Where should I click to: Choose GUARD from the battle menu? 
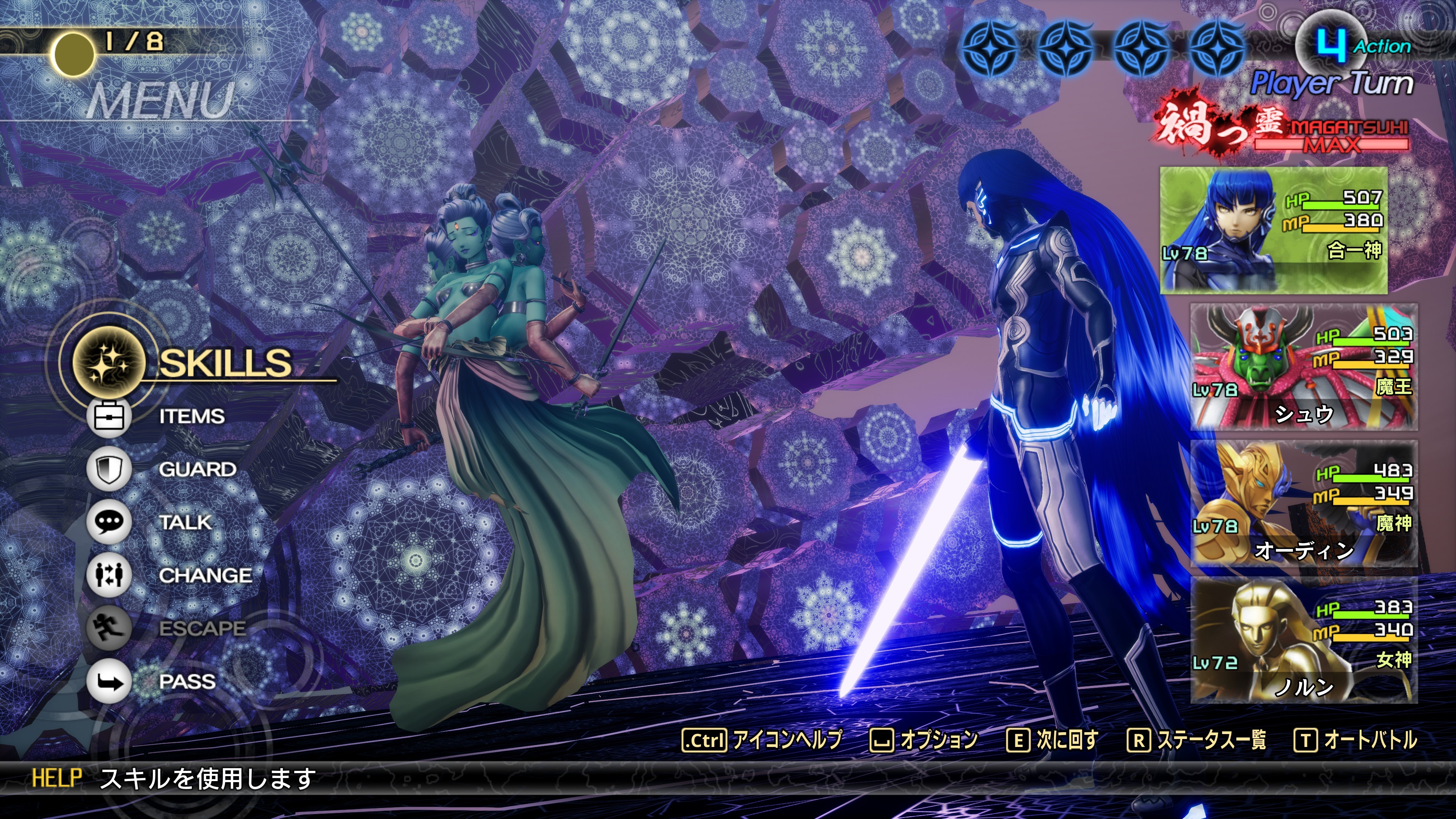pos(197,470)
